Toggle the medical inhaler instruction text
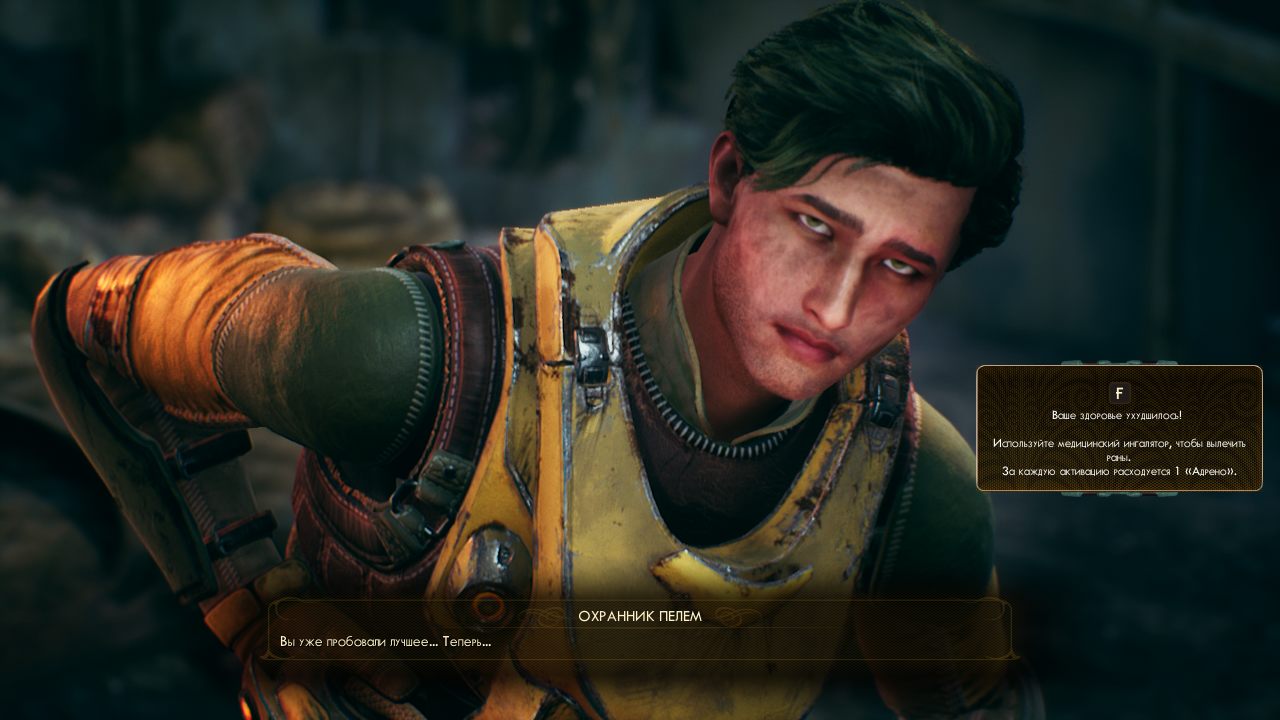 1119,447
